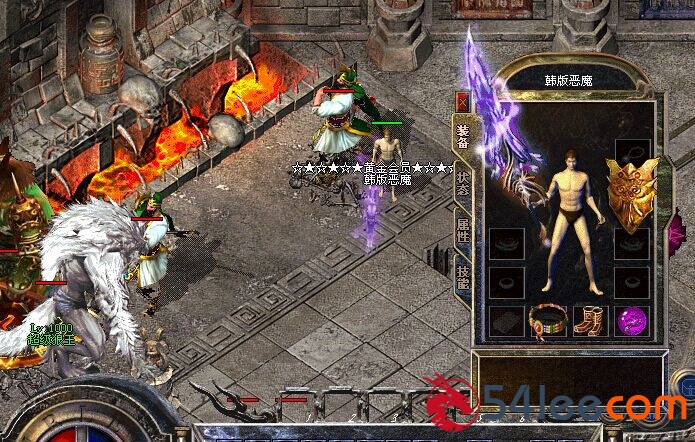Screen dimensions: 695x442
Task: Switch to the 装备 equipment tab
Action: (x=463, y=137)
